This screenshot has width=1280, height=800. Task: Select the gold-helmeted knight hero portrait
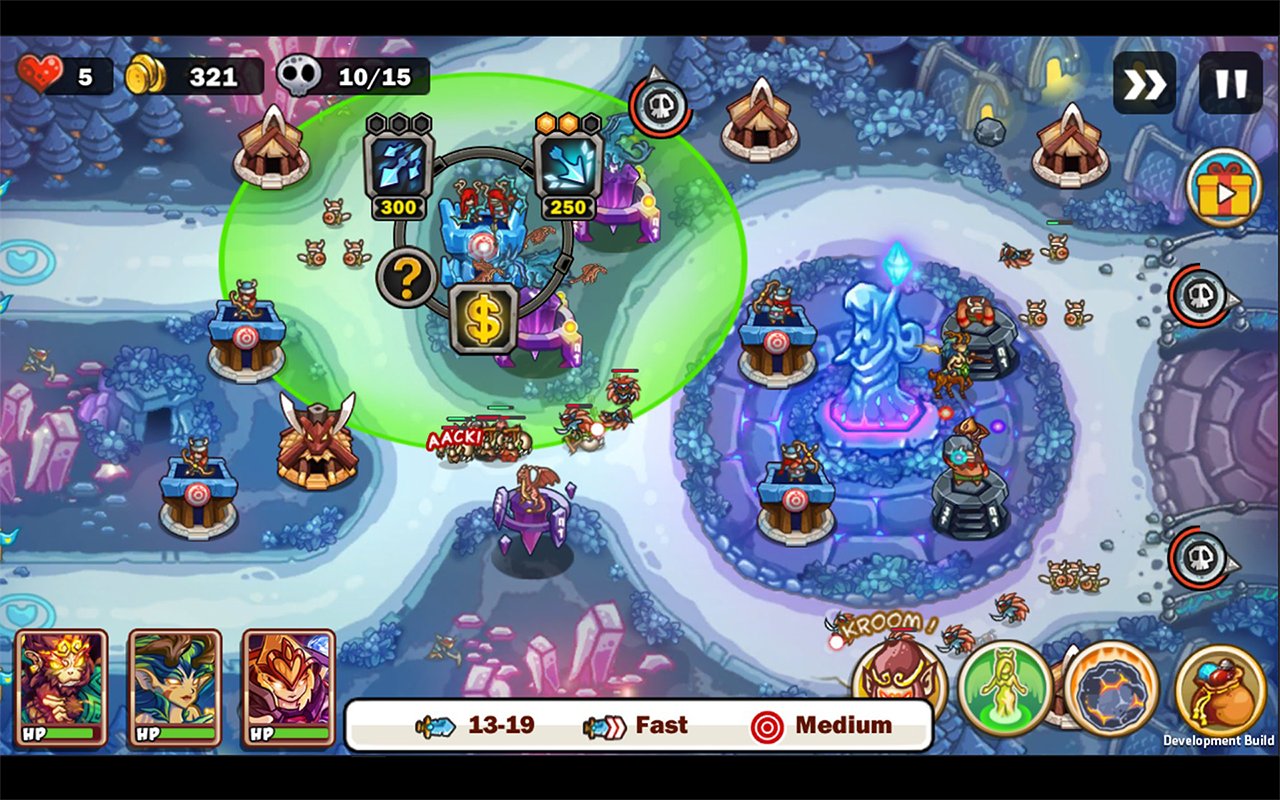click(289, 687)
